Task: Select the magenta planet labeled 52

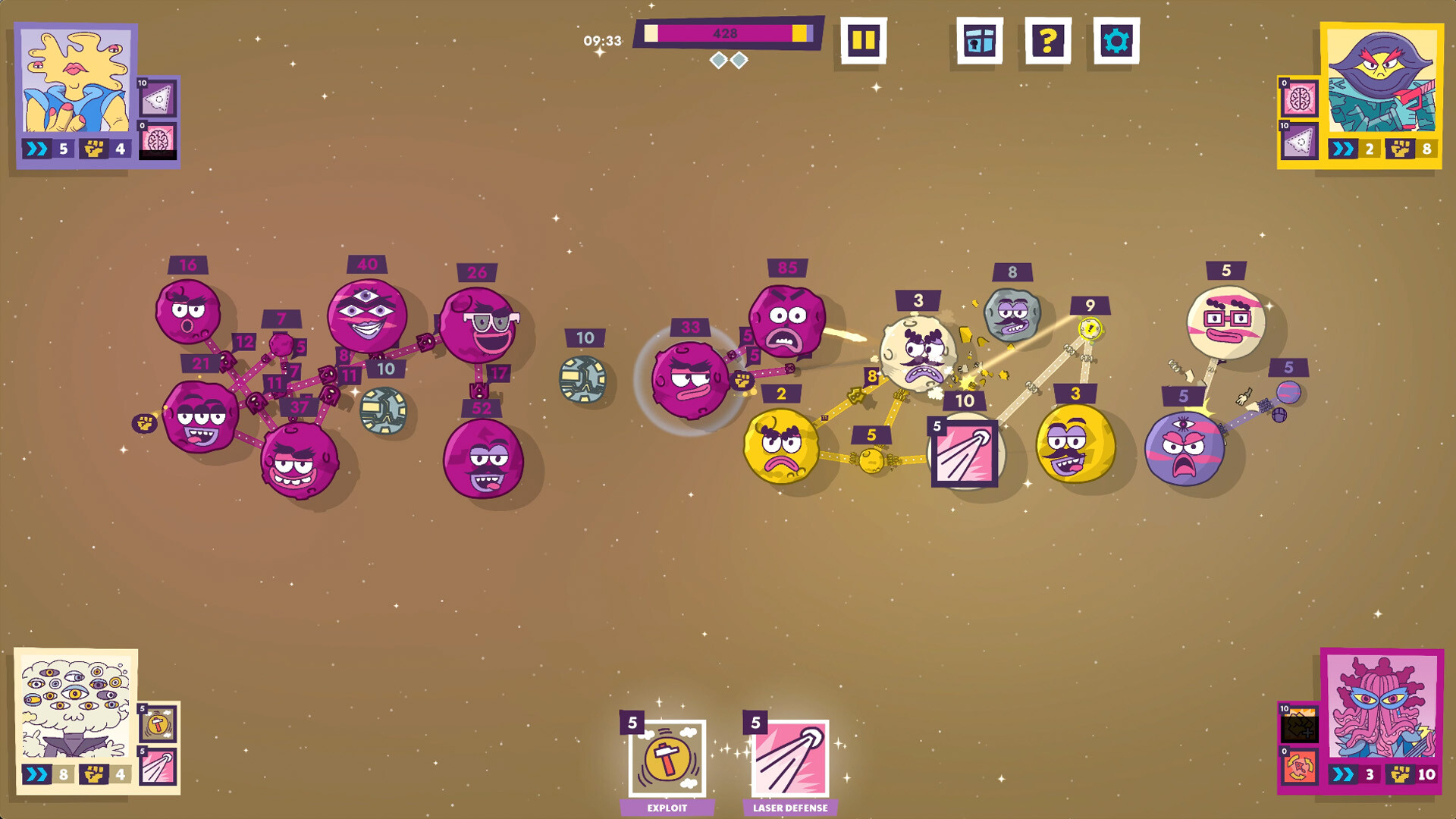Action: (x=483, y=458)
